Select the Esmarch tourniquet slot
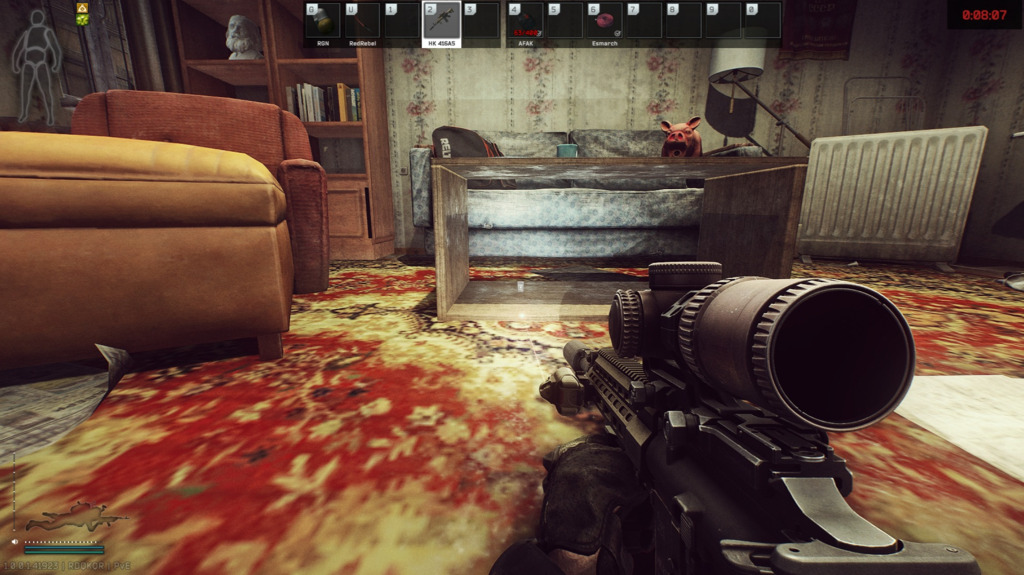 (603, 21)
